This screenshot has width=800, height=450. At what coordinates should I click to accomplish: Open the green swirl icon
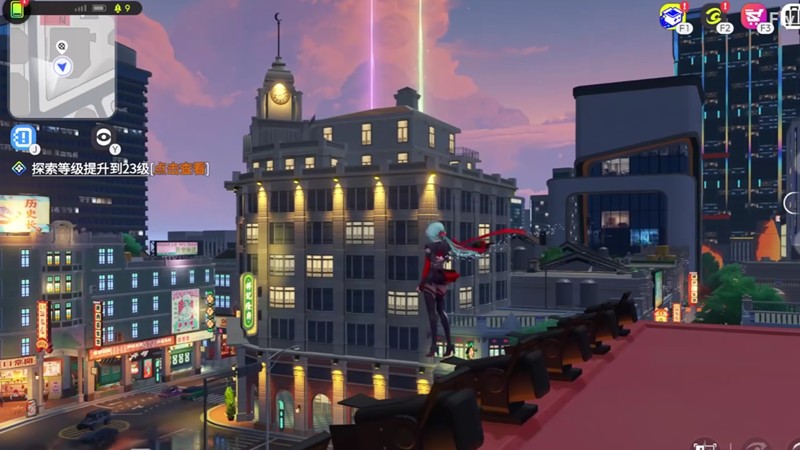pos(714,15)
